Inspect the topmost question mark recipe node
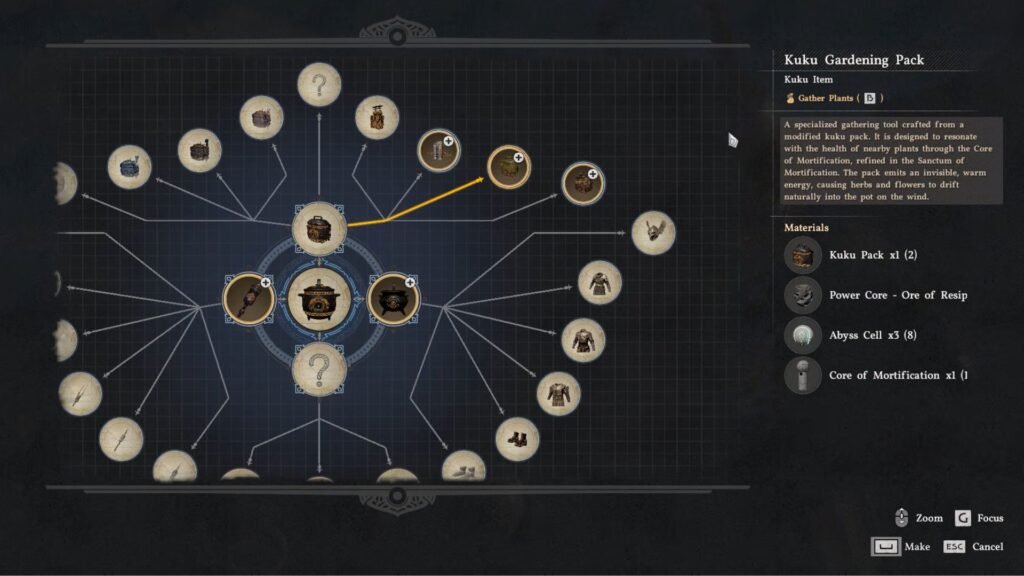The width and height of the screenshot is (1024, 576). tap(319, 84)
